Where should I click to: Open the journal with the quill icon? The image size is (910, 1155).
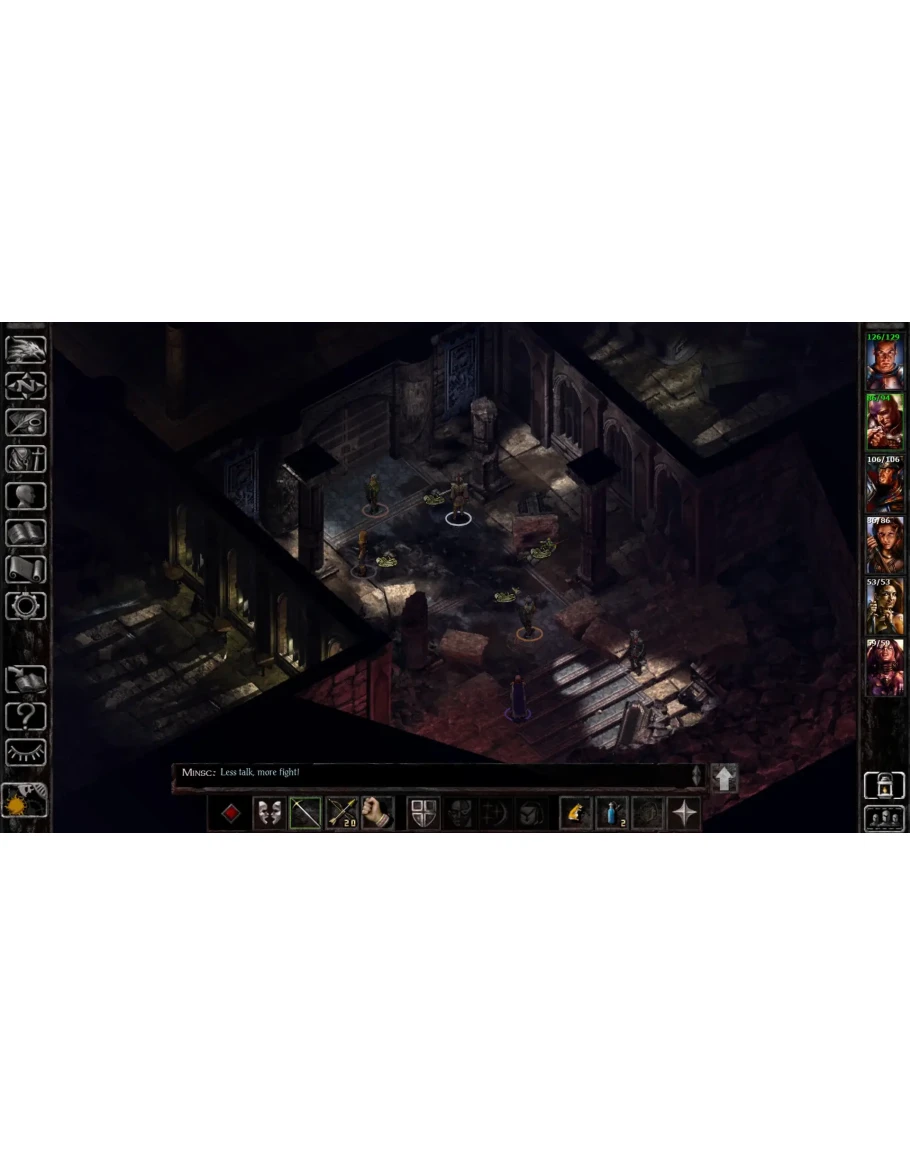tap(25, 422)
